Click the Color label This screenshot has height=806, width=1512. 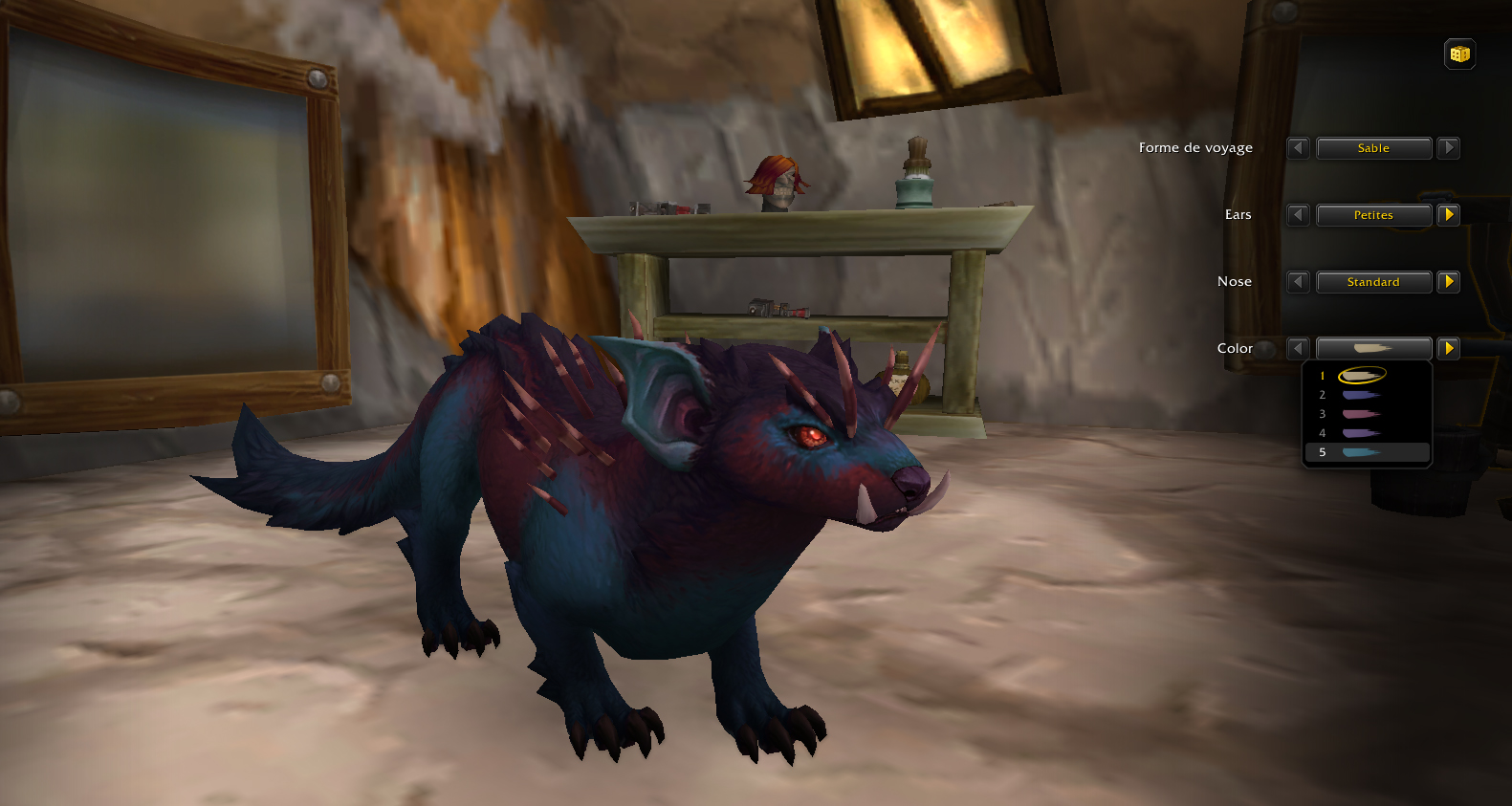click(1234, 348)
